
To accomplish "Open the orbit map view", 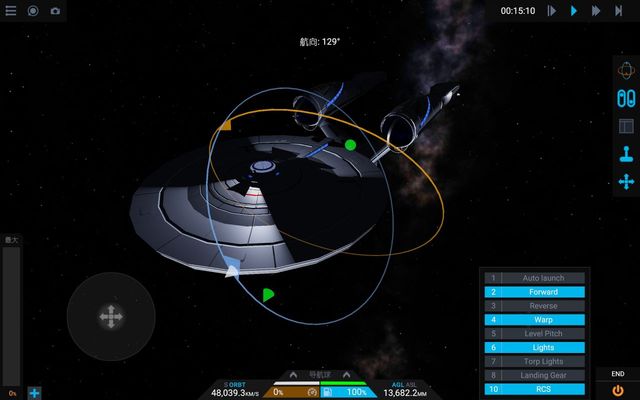I will coord(626,73).
